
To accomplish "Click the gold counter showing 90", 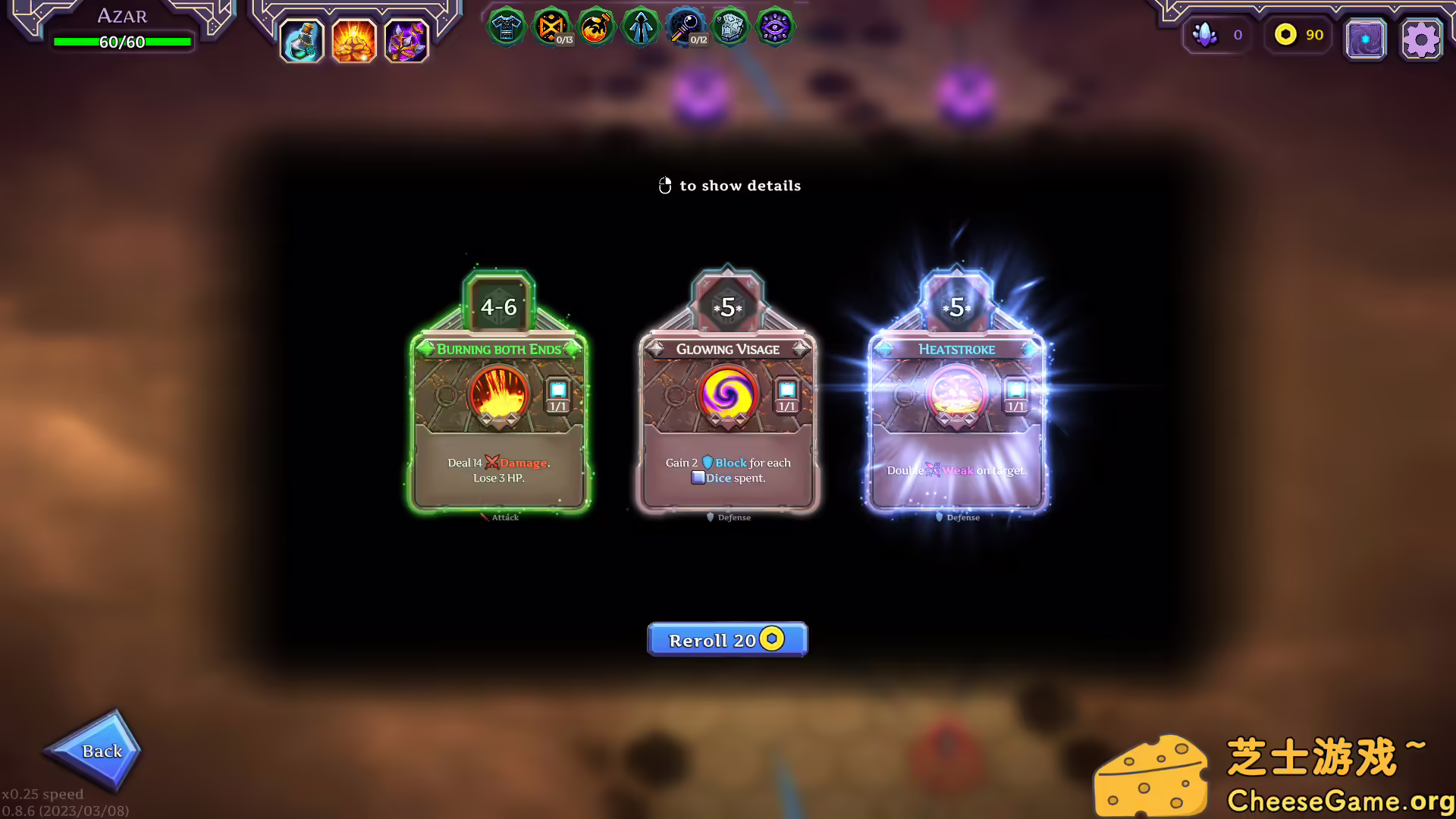I will pyautogui.click(x=1297, y=35).
